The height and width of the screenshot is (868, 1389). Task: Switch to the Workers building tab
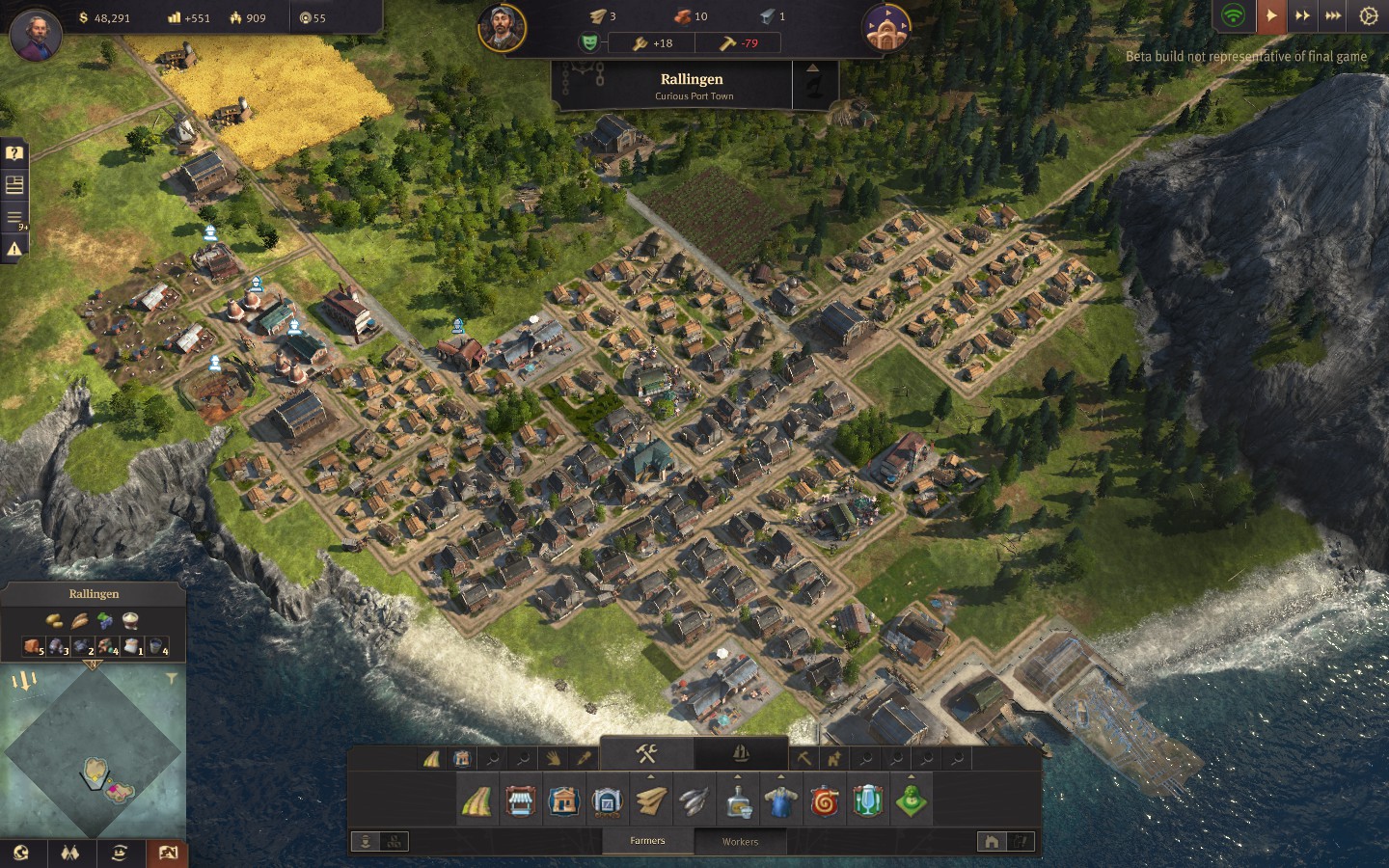740,841
